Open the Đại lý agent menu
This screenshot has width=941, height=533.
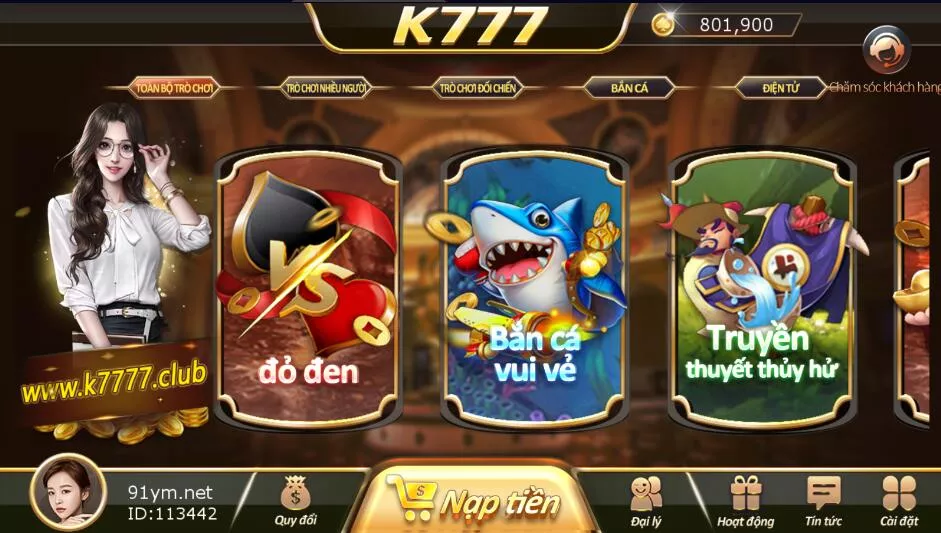pyautogui.click(x=647, y=499)
